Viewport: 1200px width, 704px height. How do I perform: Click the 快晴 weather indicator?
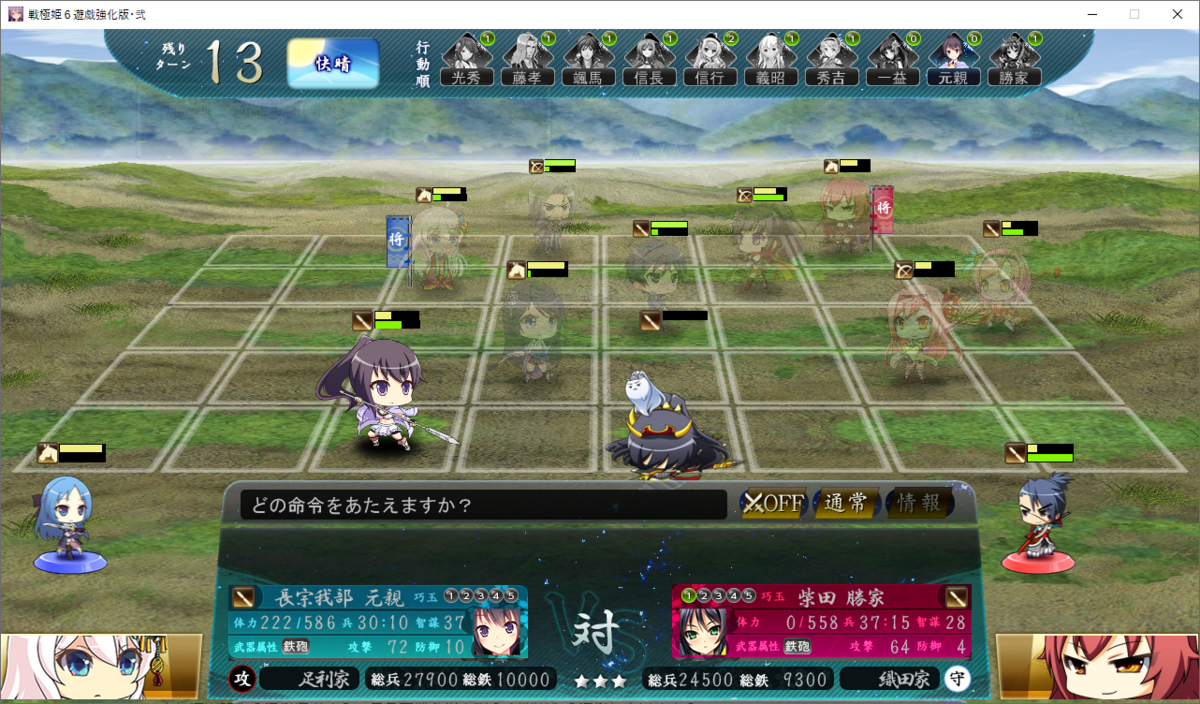[333, 64]
